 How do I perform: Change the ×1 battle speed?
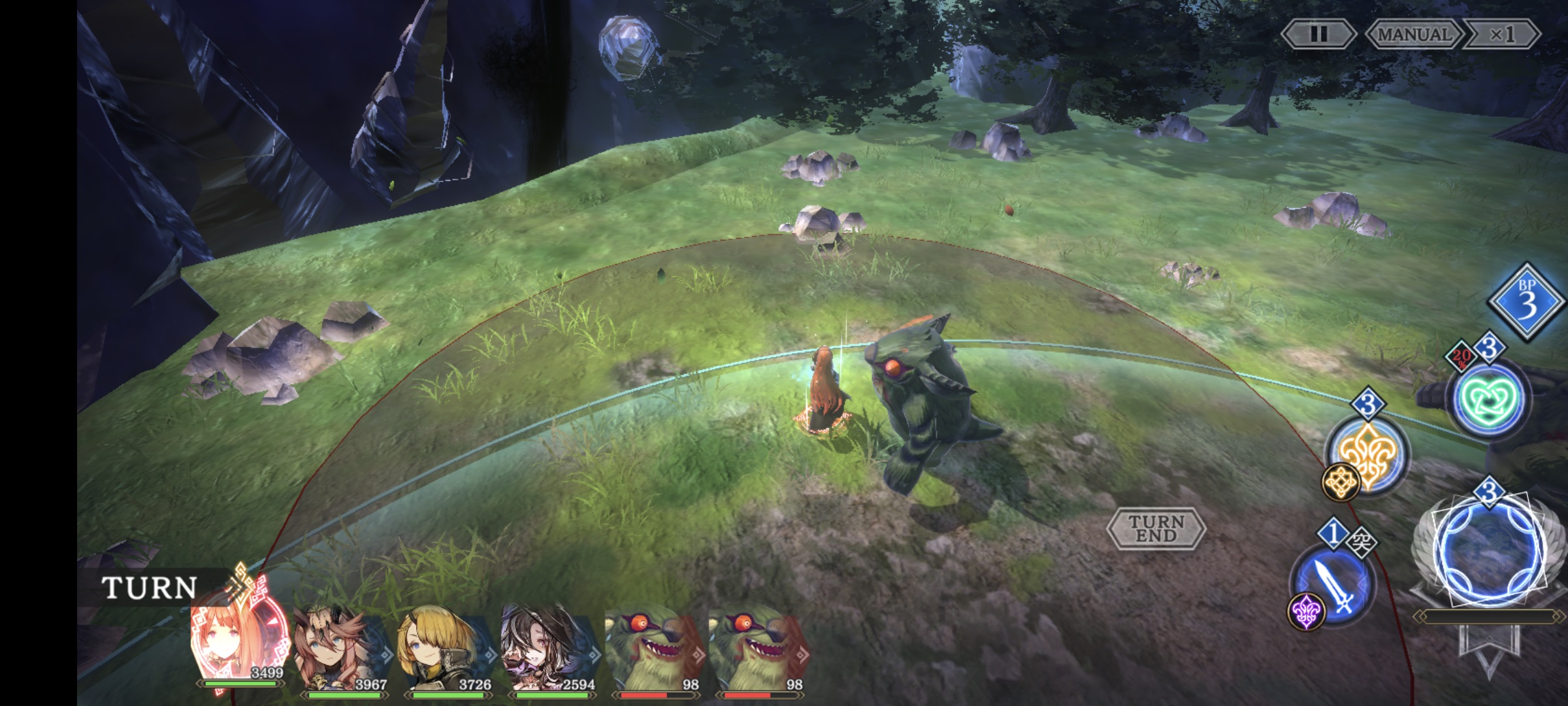tap(1501, 34)
